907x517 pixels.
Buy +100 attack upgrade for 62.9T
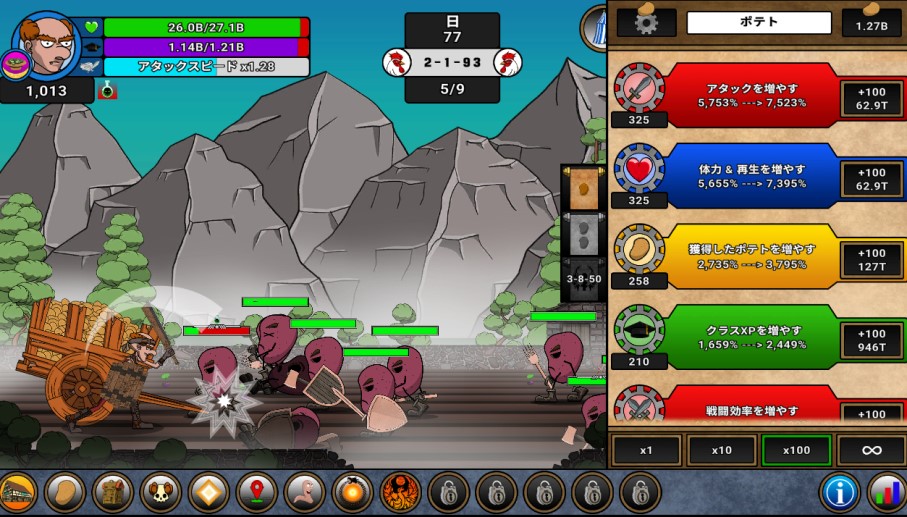pyautogui.click(x=871, y=96)
